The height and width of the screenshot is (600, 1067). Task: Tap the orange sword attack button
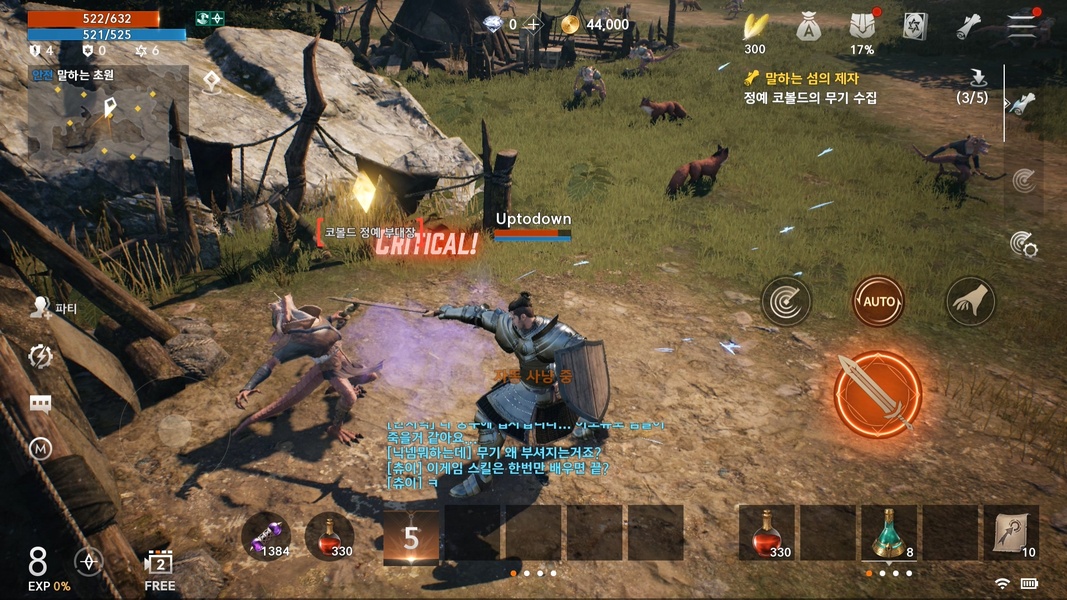(x=877, y=394)
